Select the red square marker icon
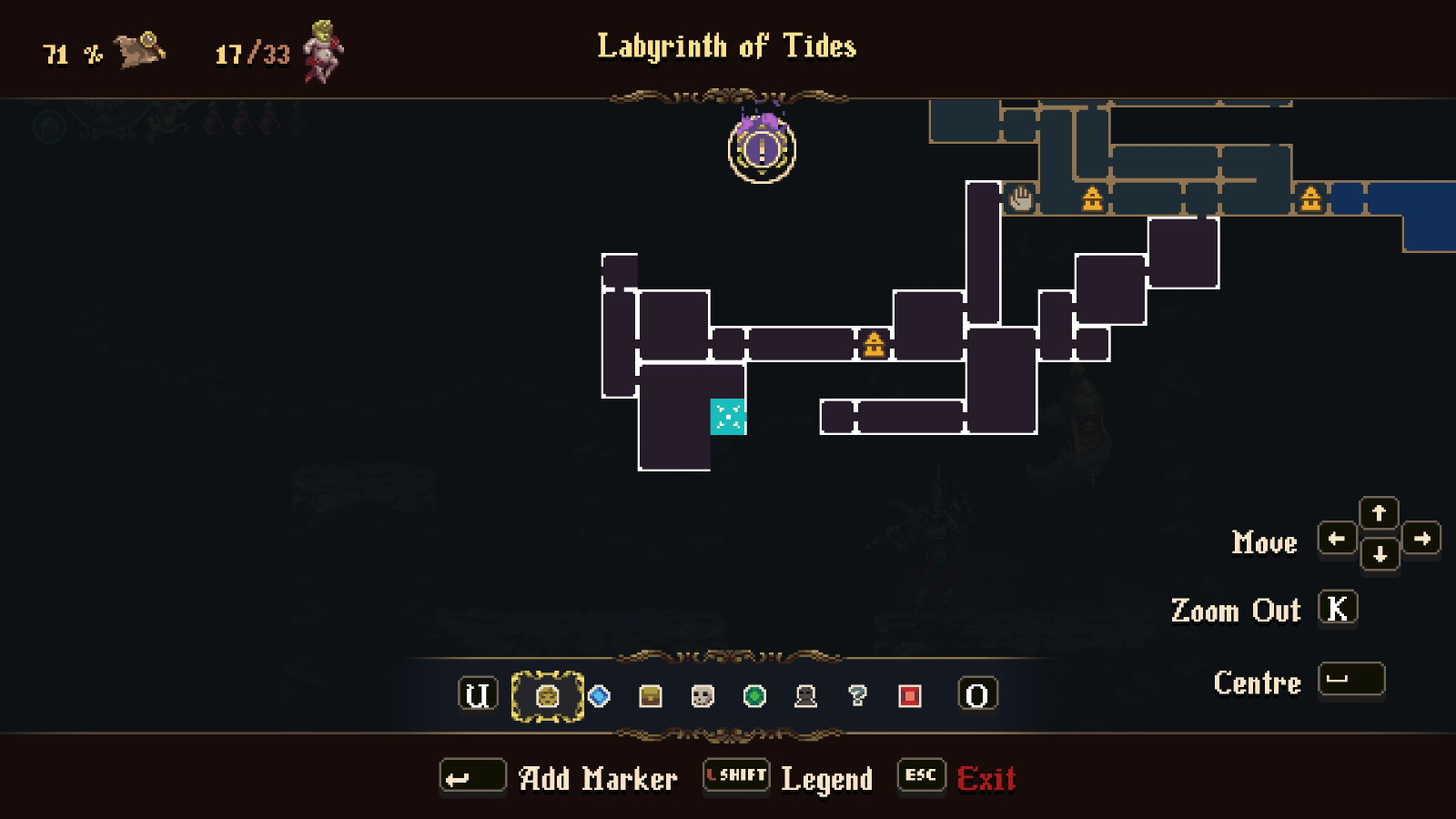Screen dimensions: 1456x819 (x=907, y=696)
